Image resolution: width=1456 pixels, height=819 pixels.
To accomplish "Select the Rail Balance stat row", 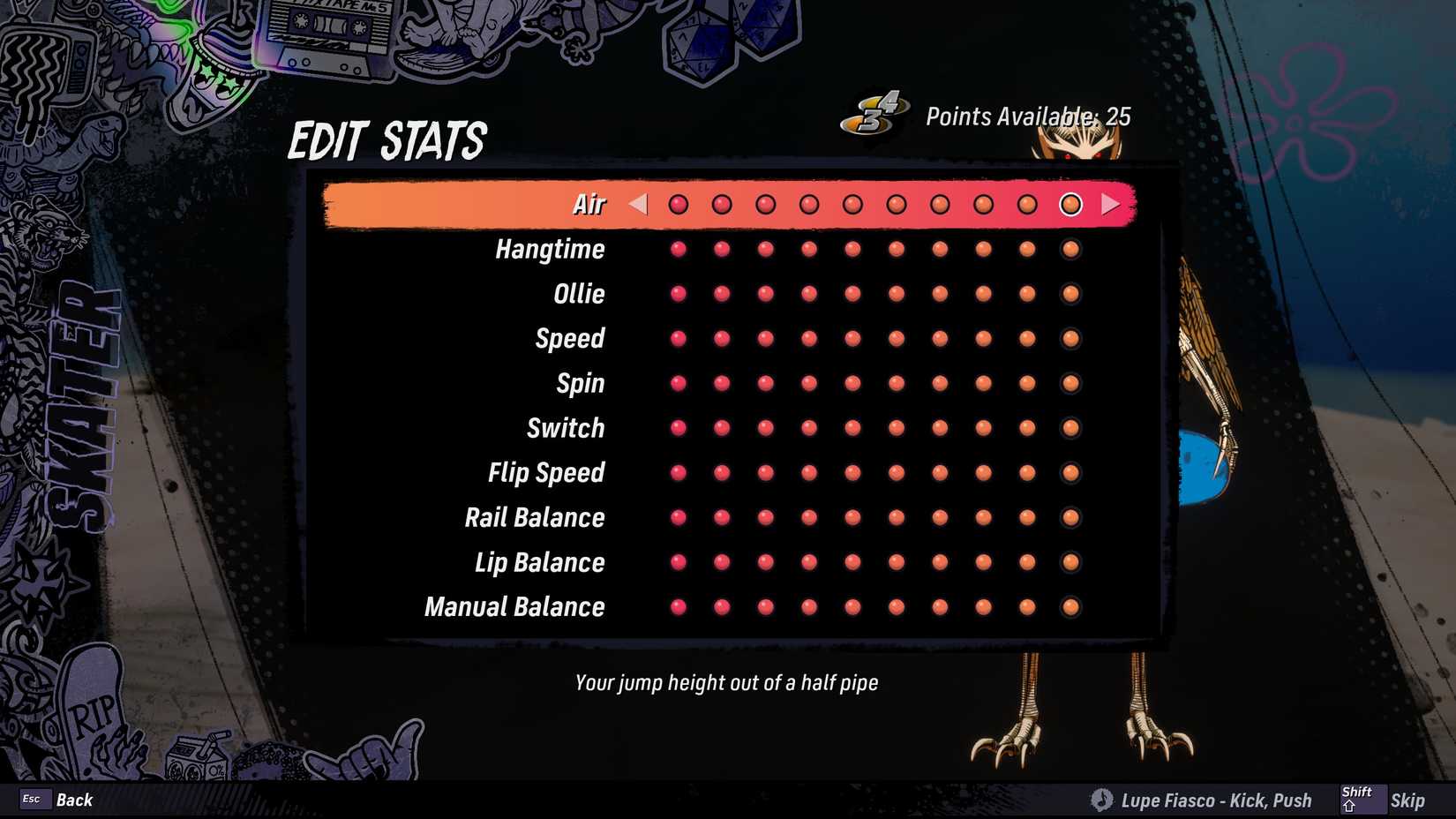I will click(534, 517).
